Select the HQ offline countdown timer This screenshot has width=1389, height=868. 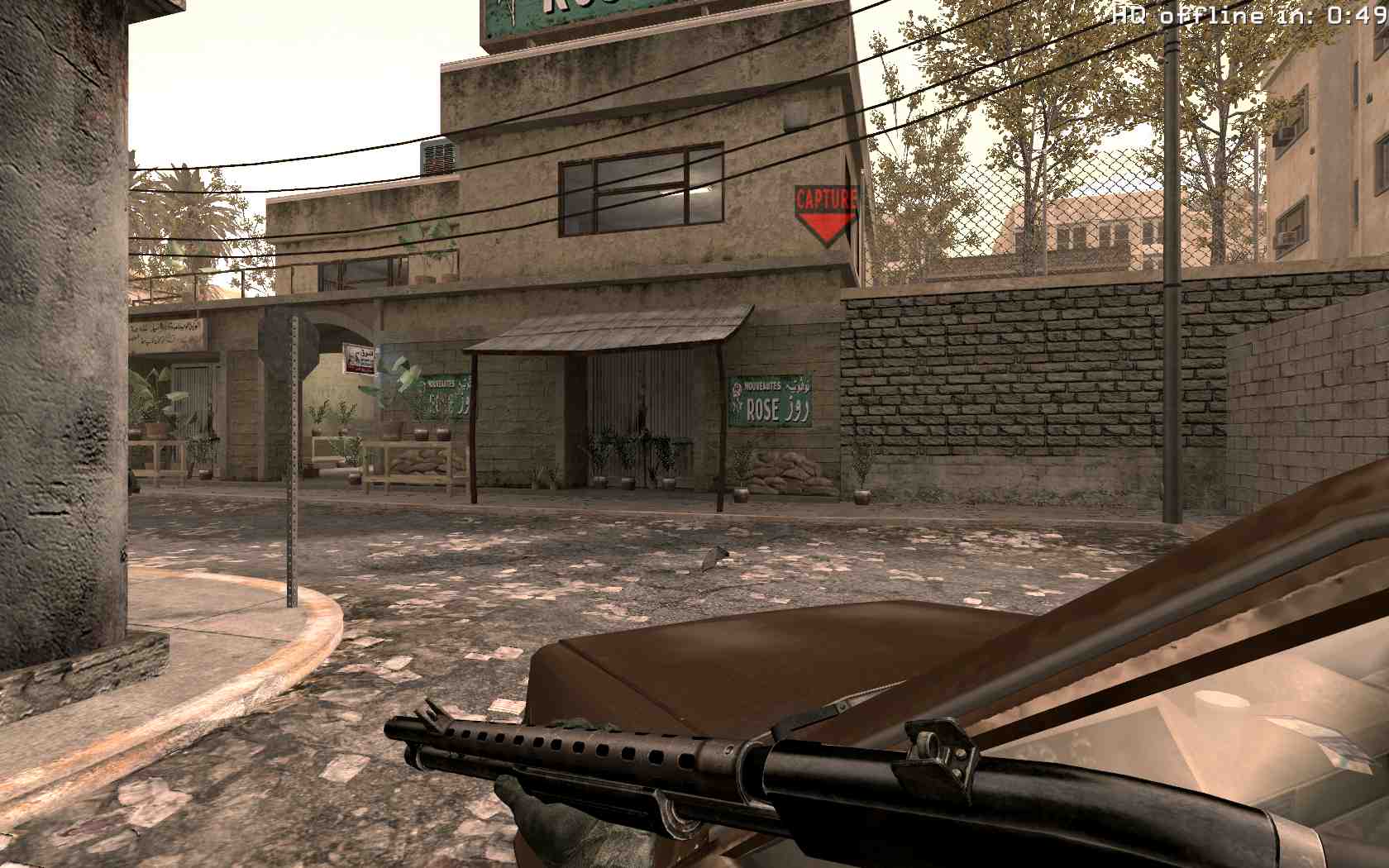(1240, 13)
